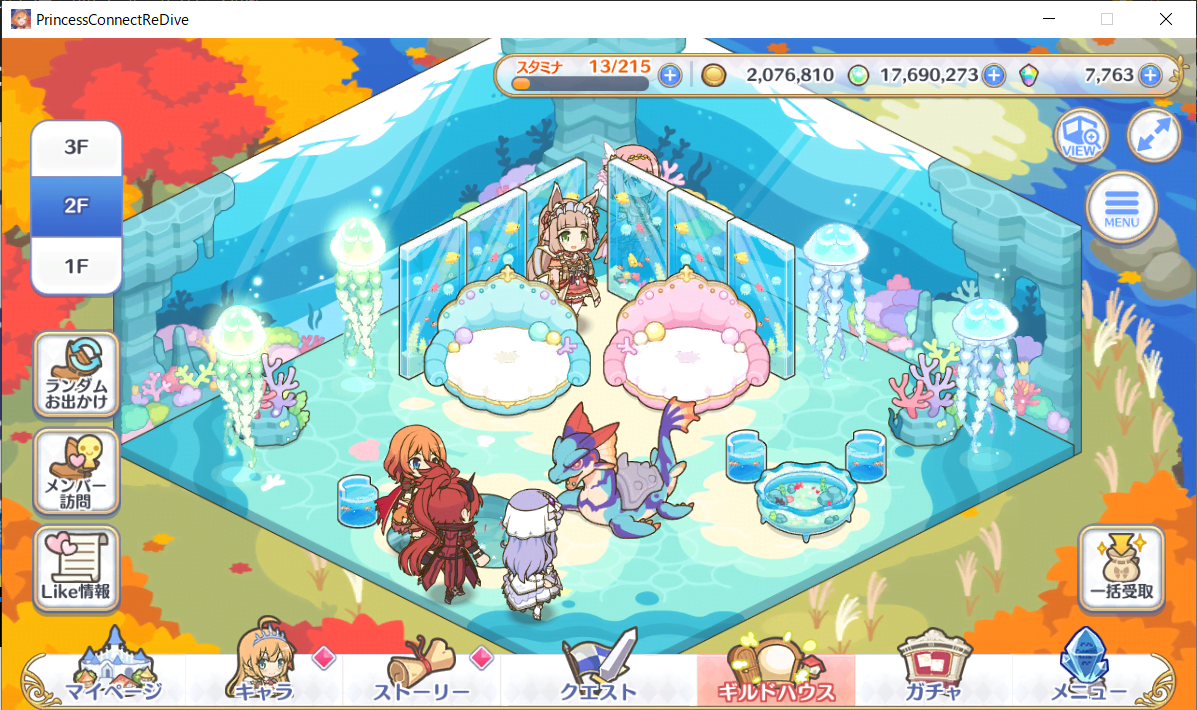Toggle the fullscreen expand arrows button
Screen dimensions: 1197x710
coord(1153,136)
